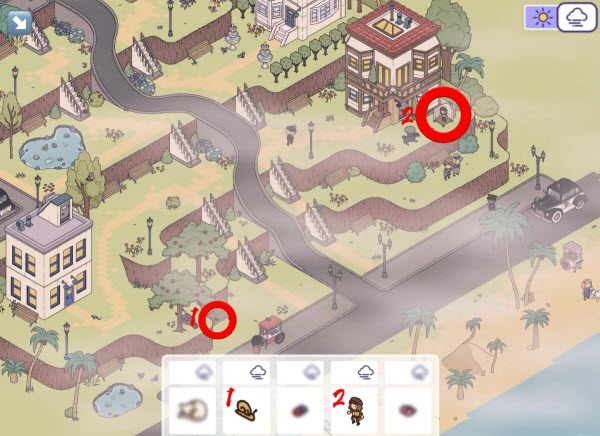Select the foggy cloud weather button

click(576, 19)
